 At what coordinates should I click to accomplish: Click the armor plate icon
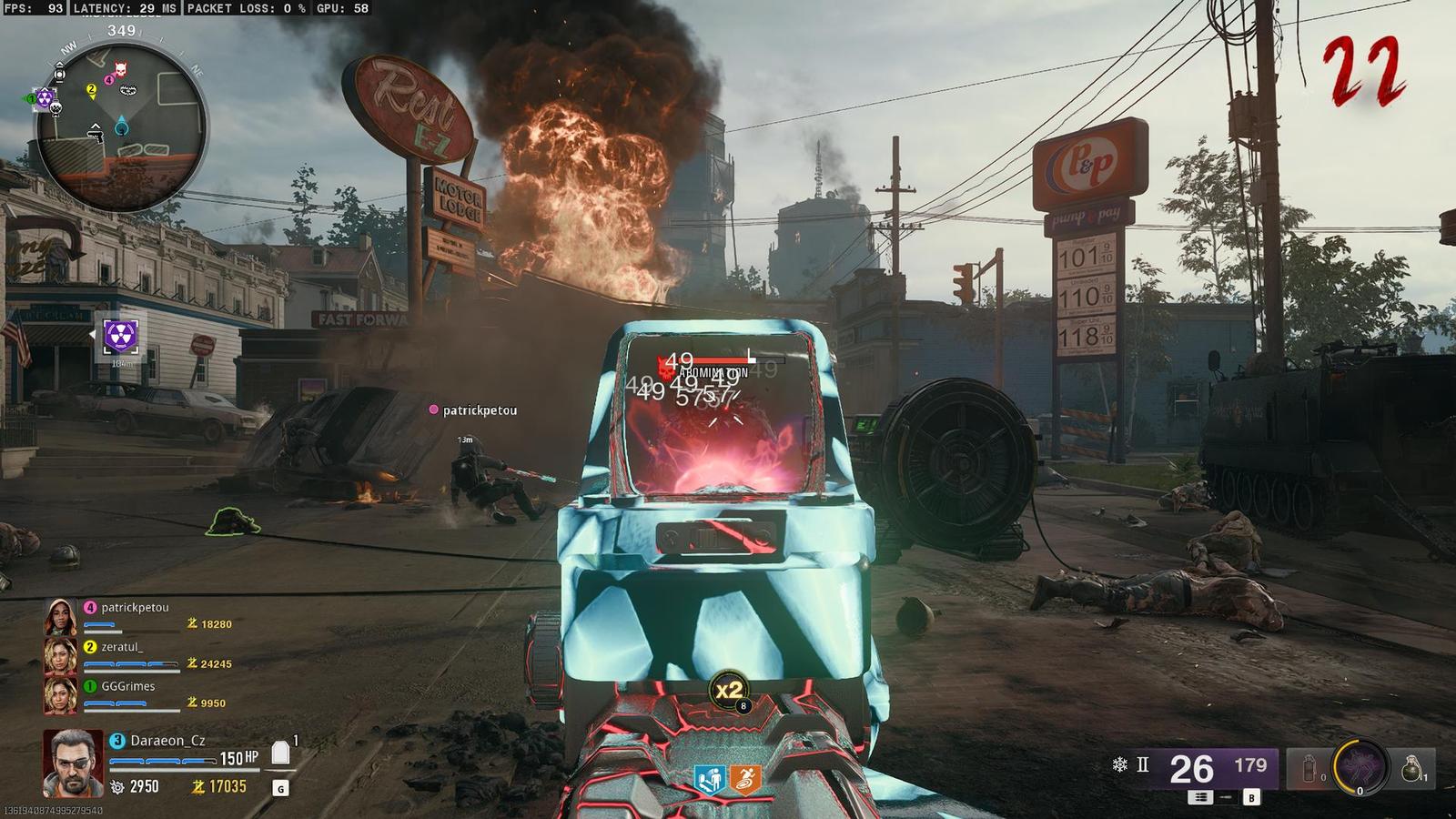[280, 753]
